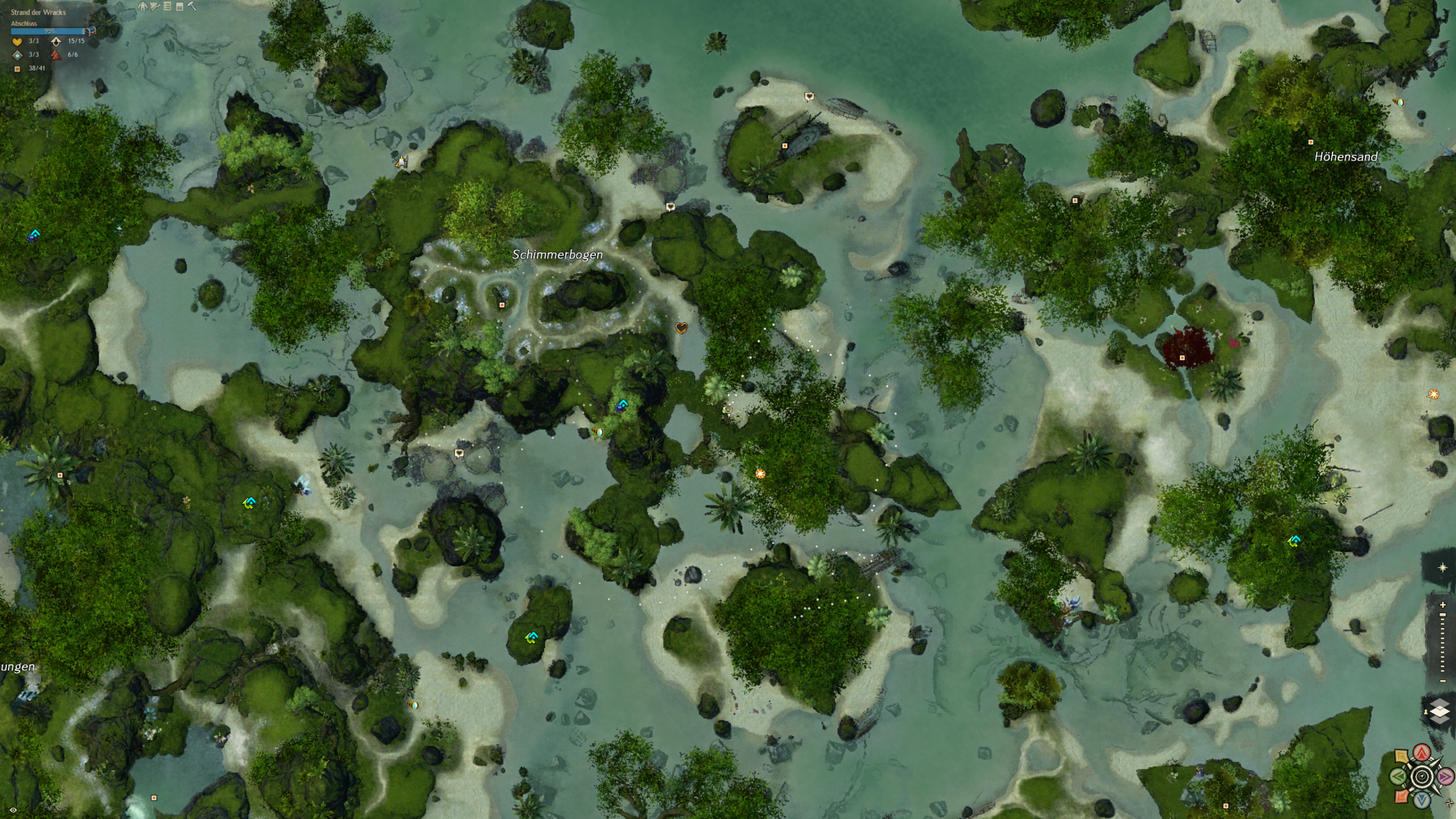
Task: Zoom in with the map's plus button
Action: [x=1442, y=605]
